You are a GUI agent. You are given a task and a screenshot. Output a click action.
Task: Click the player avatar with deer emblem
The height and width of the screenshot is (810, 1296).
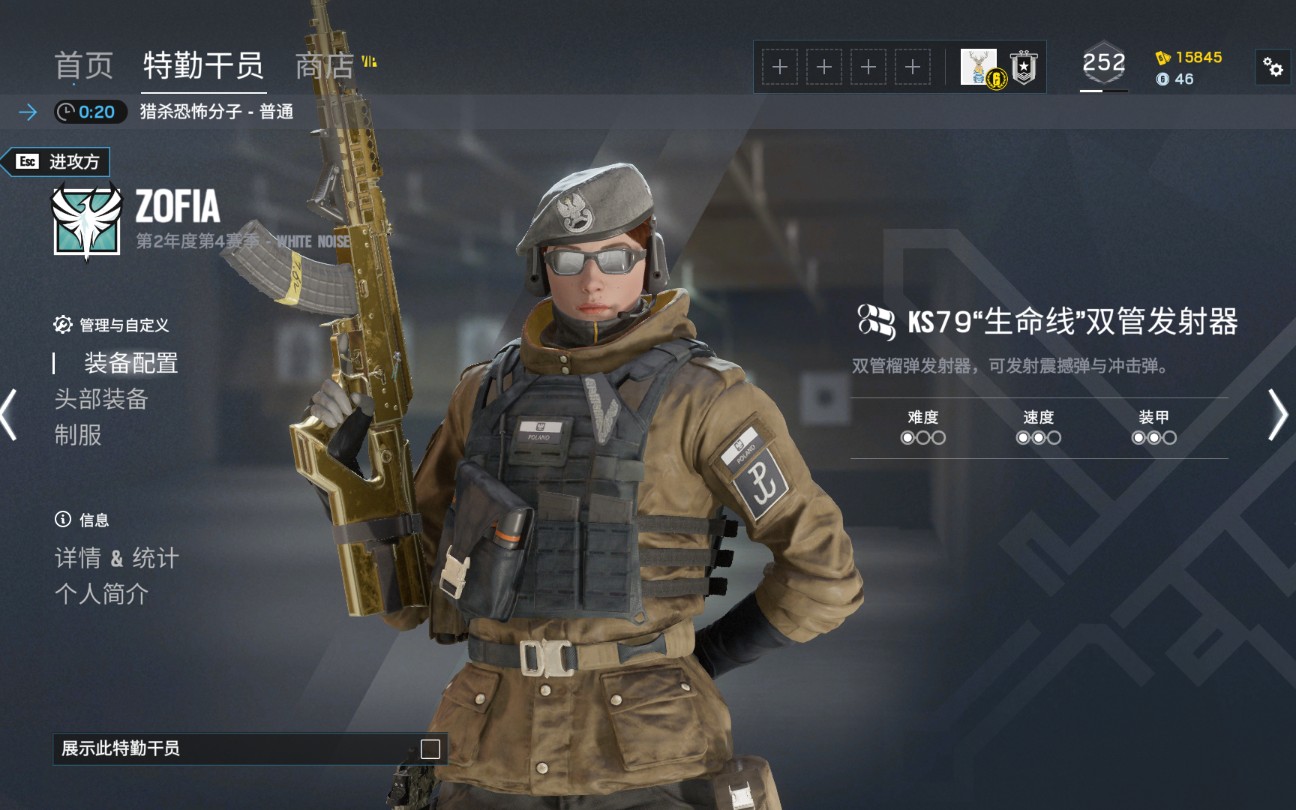[979, 67]
